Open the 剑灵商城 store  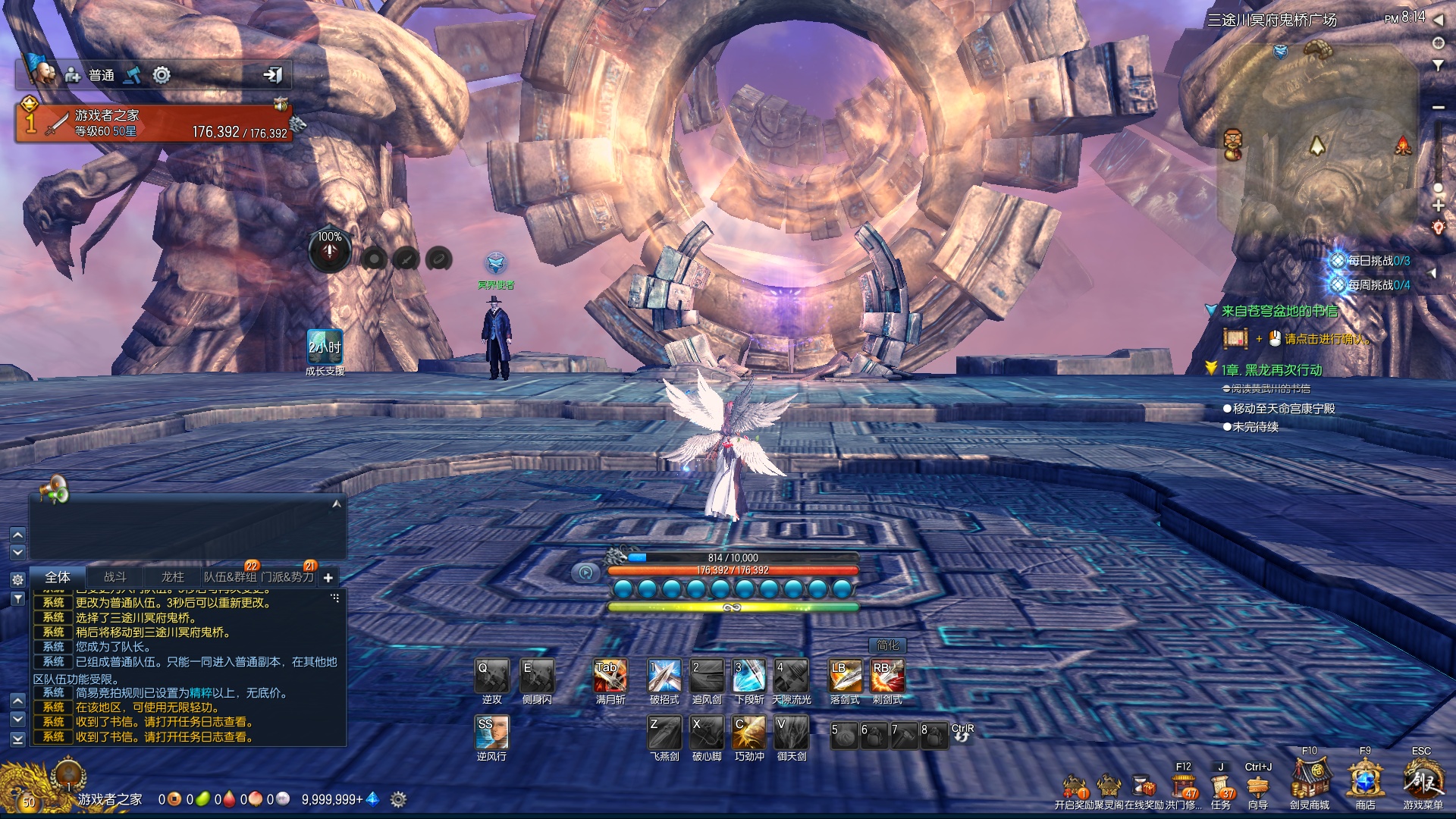(x=1310, y=780)
